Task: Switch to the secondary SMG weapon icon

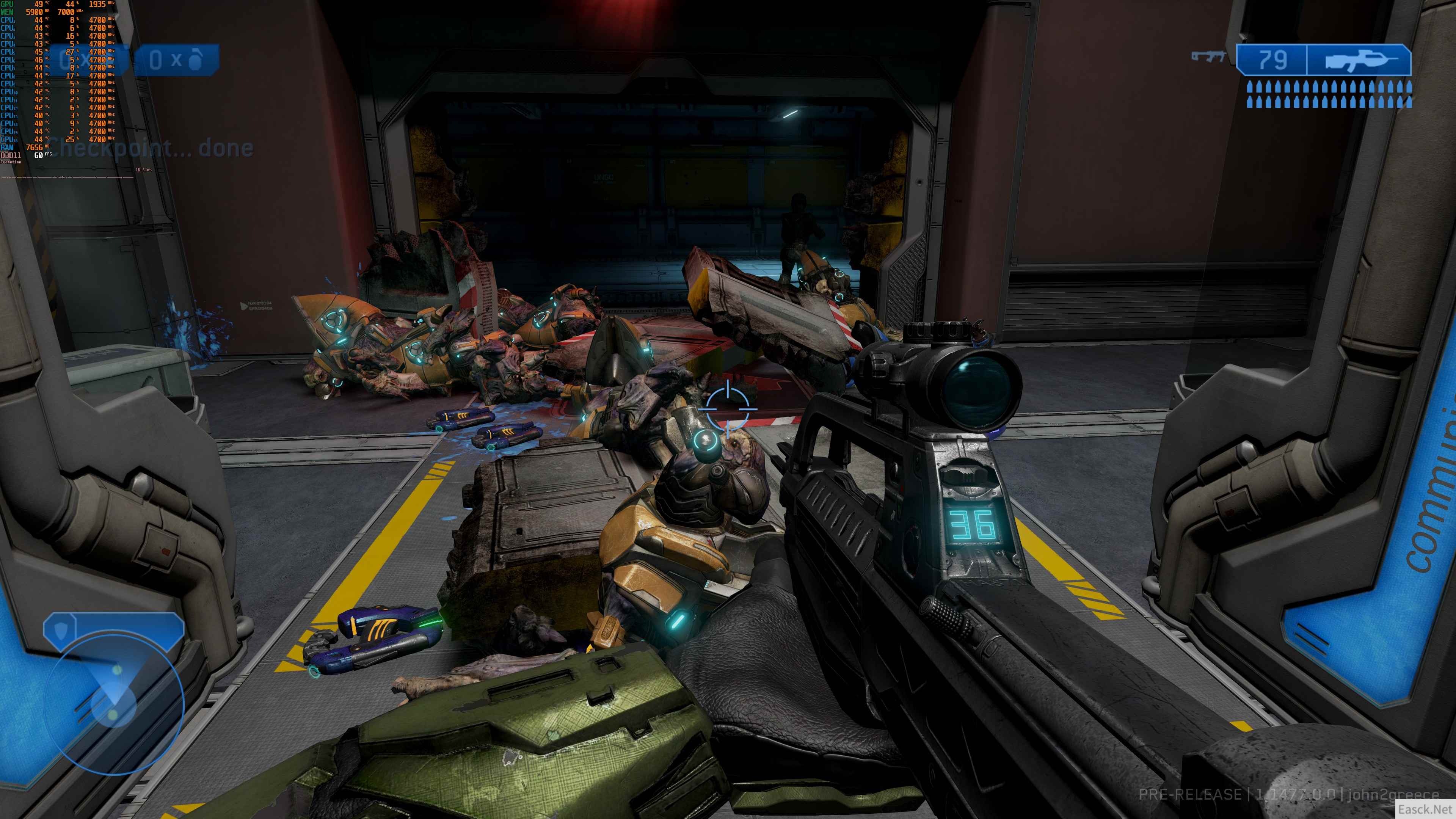Action: point(1208,56)
